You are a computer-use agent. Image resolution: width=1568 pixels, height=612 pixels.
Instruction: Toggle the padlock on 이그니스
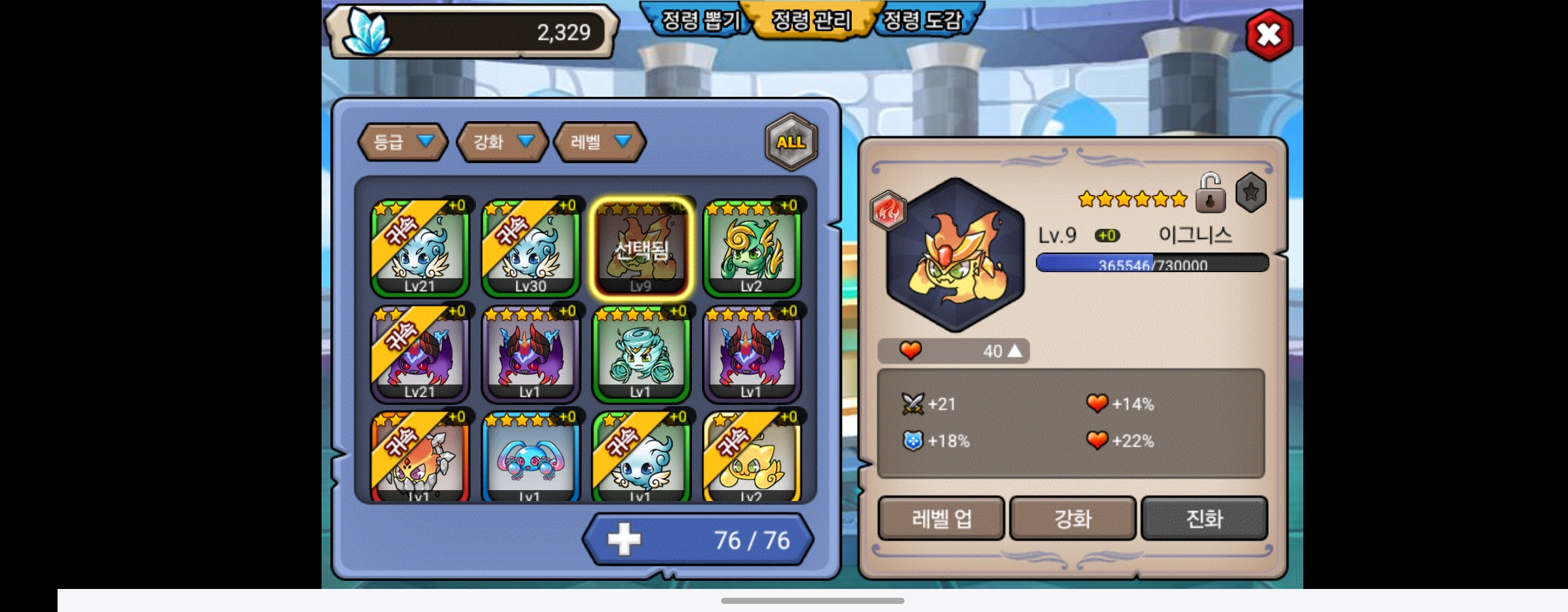(1210, 194)
